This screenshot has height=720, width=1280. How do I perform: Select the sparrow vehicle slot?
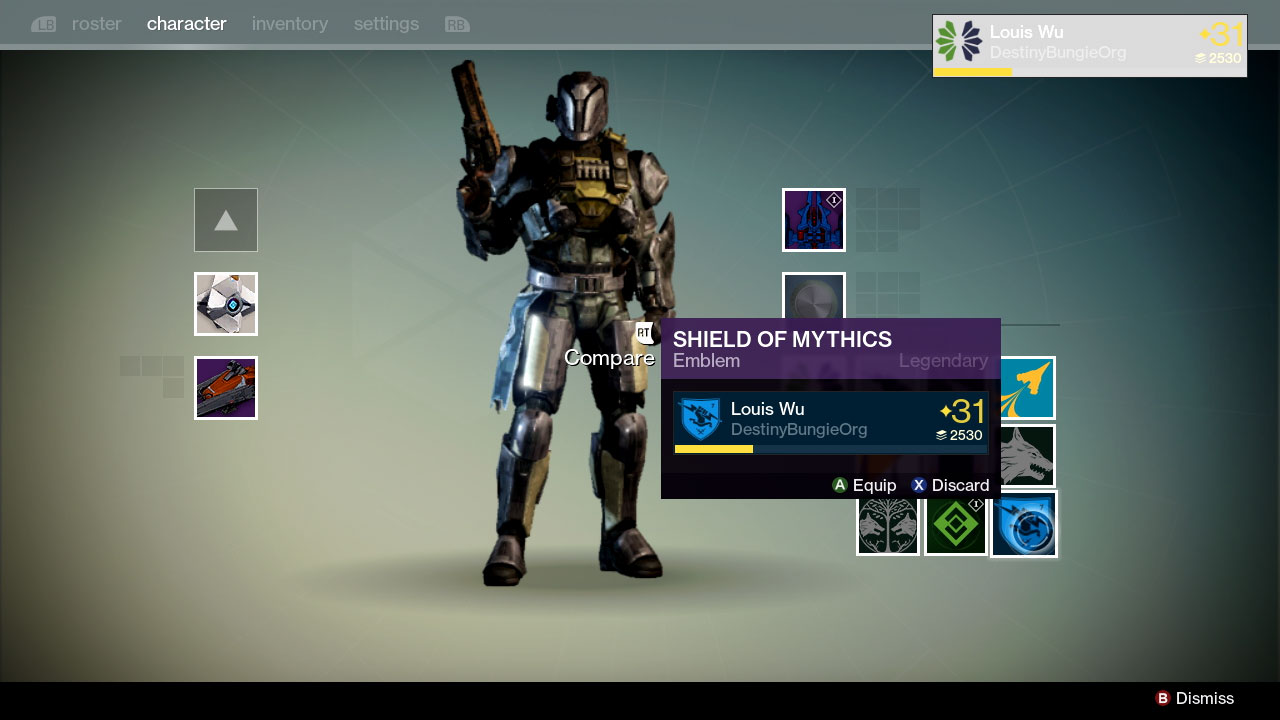(x=226, y=388)
